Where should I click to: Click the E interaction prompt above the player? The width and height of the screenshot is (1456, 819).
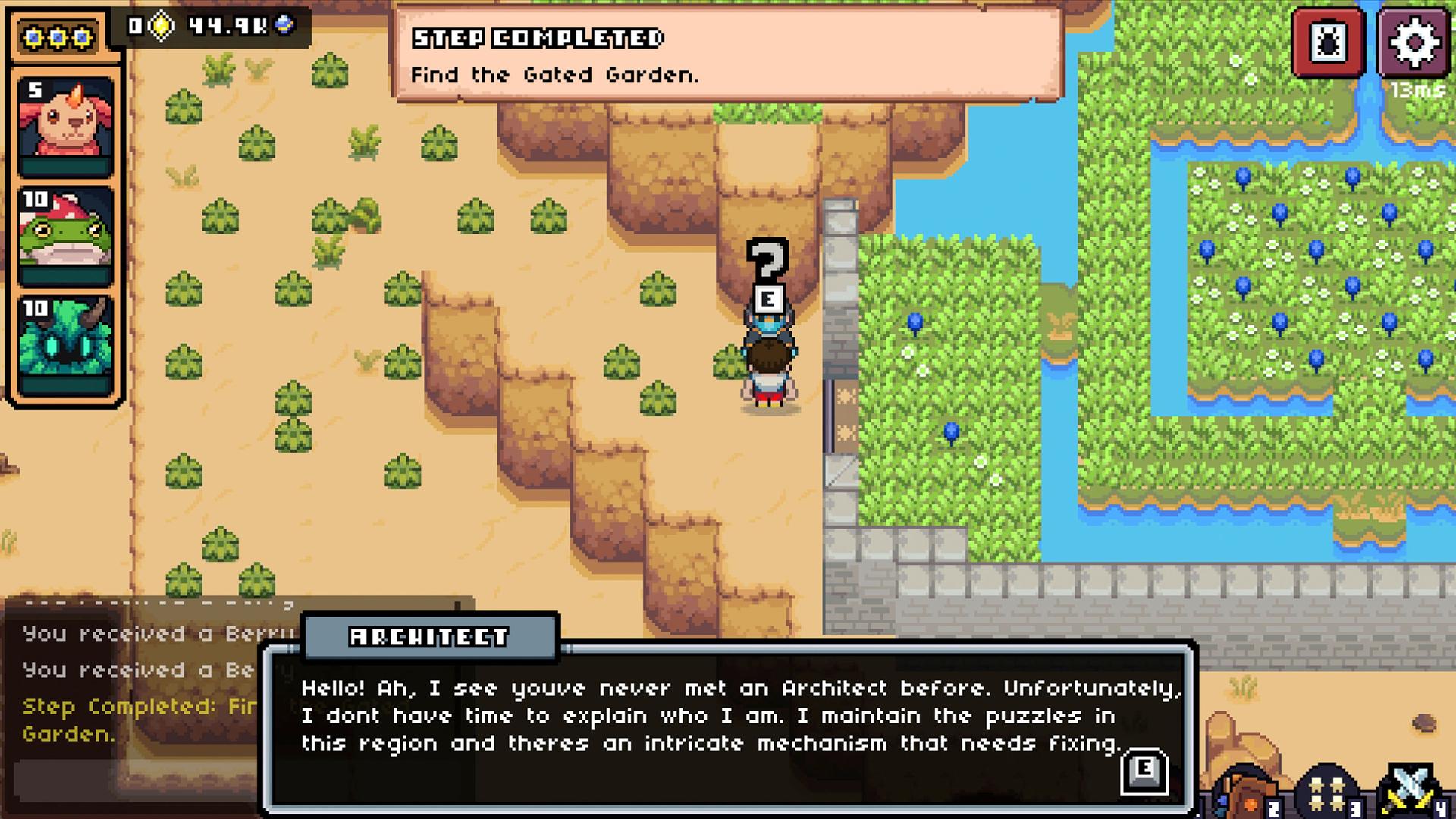[768, 300]
